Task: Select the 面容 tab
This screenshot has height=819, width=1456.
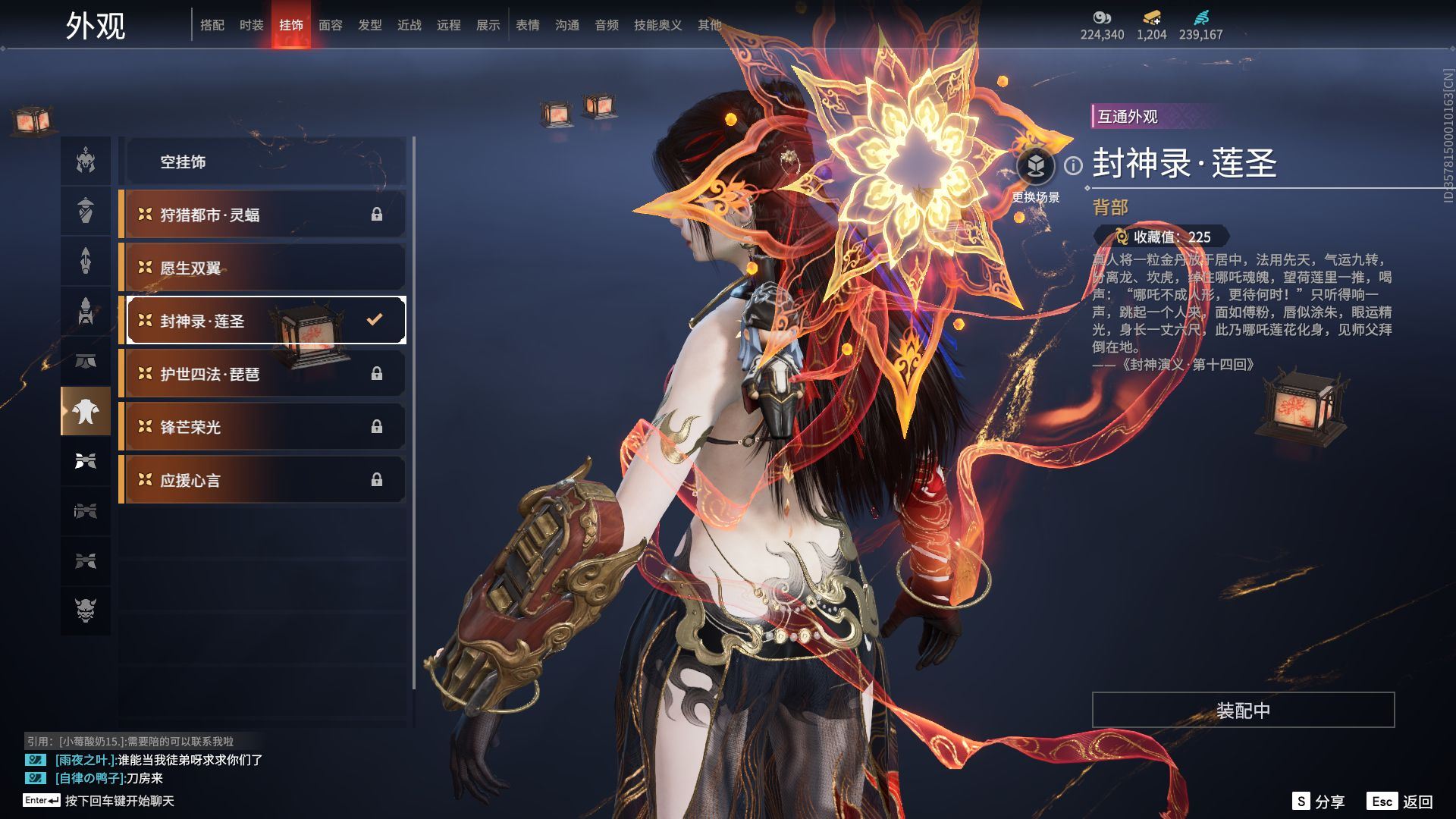Action: tap(330, 25)
